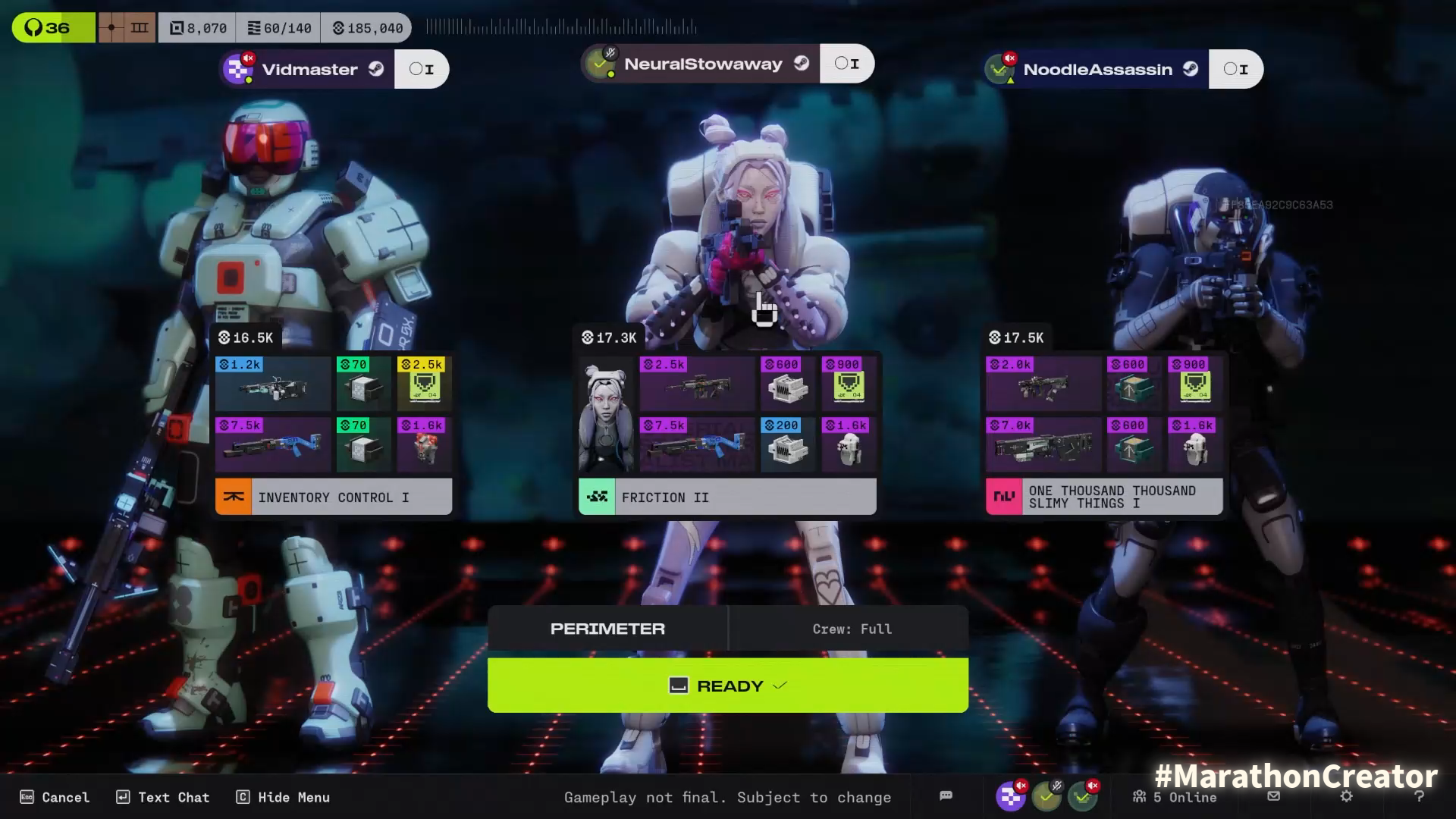Click the green READY button

(x=727, y=686)
